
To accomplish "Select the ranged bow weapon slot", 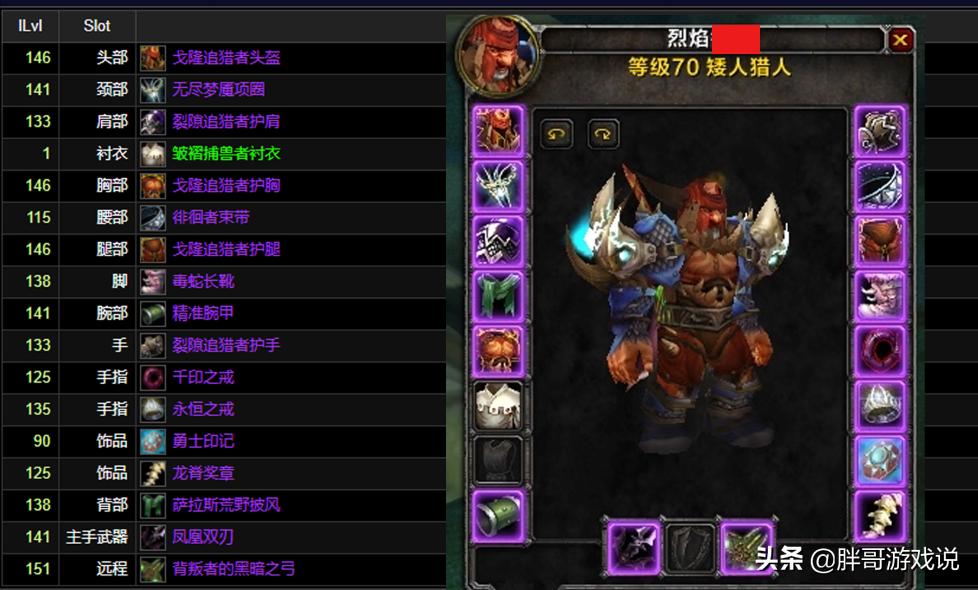I will [x=745, y=549].
